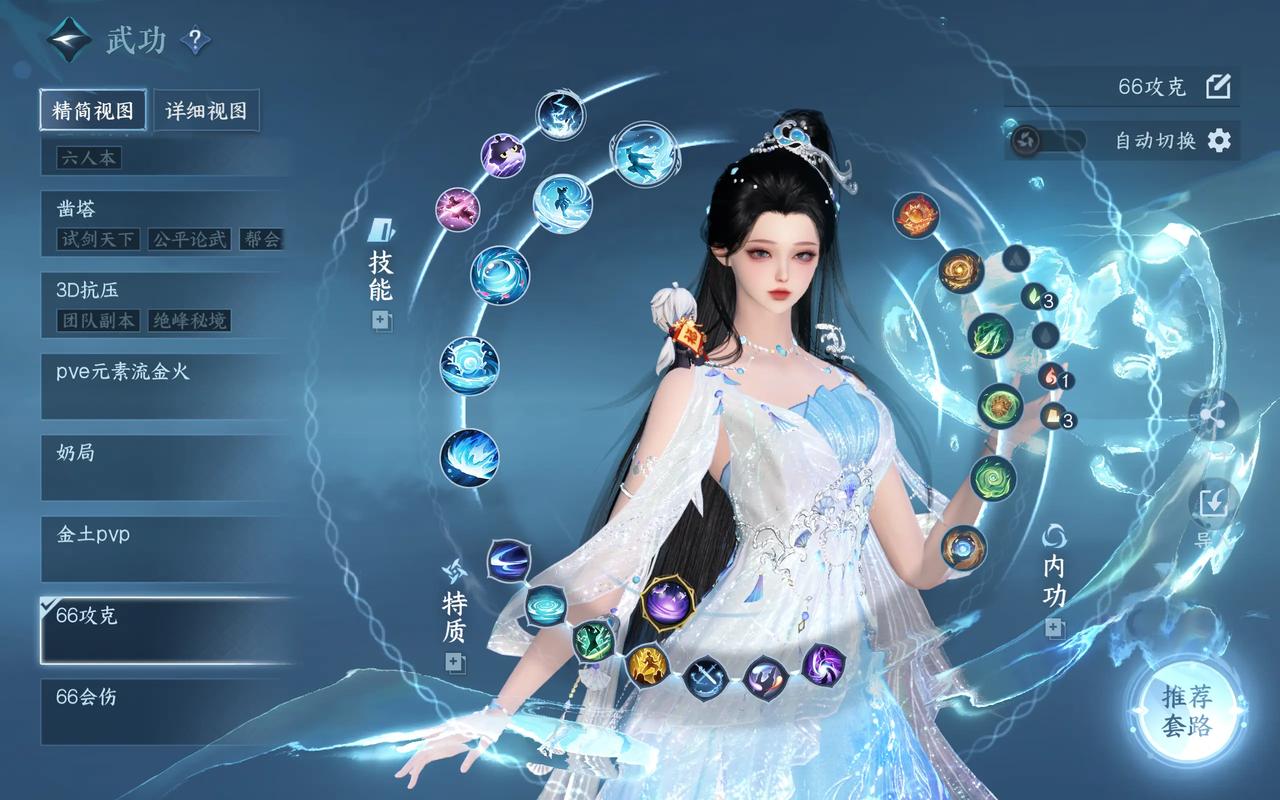Screen dimensions: 1280x800
Task: Edit the 66攻克 build name
Action: coord(1218,87)
